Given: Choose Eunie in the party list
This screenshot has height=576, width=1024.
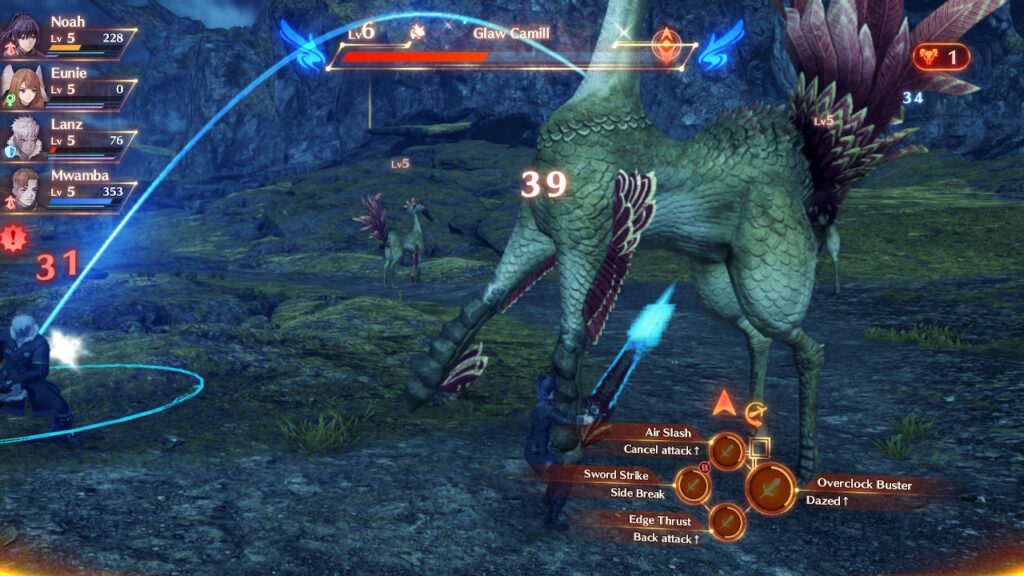Looking at the screenshot, I should (22, 84).
